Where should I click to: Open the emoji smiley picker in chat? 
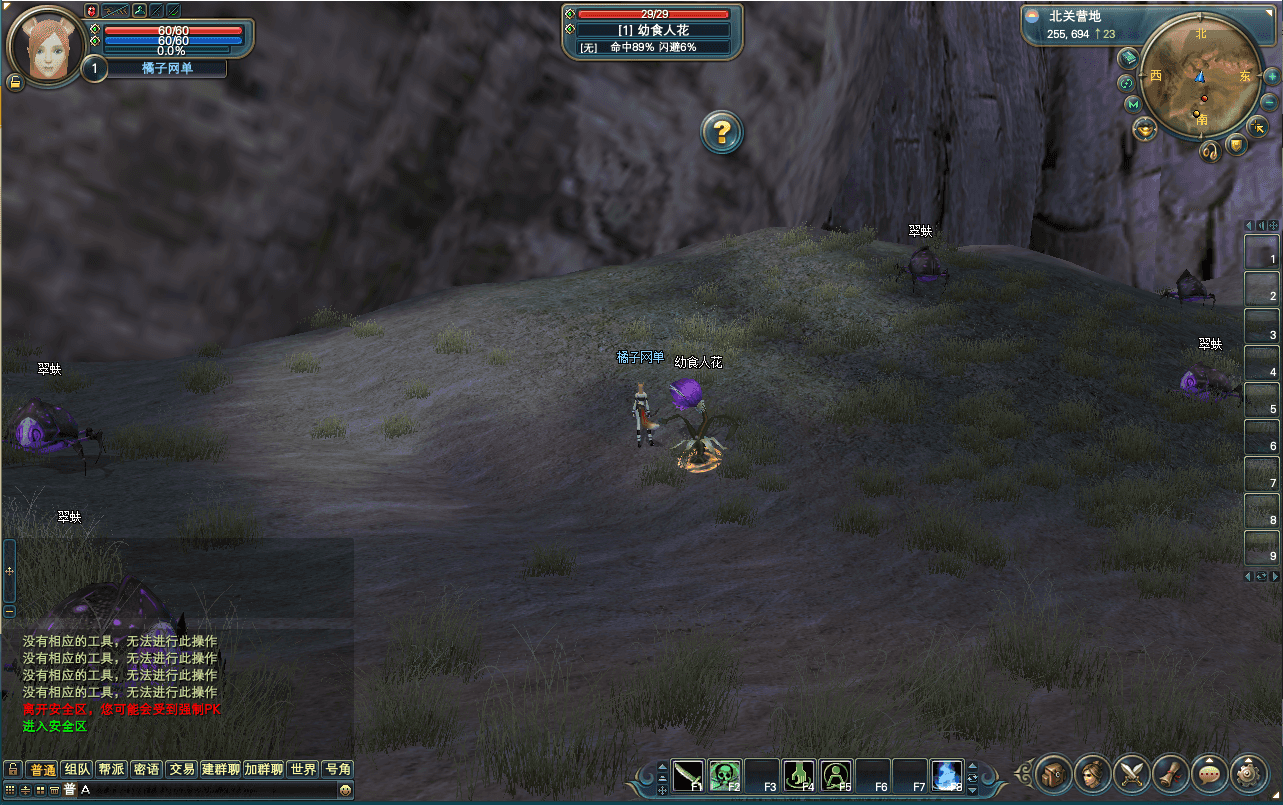pos(345,790)
